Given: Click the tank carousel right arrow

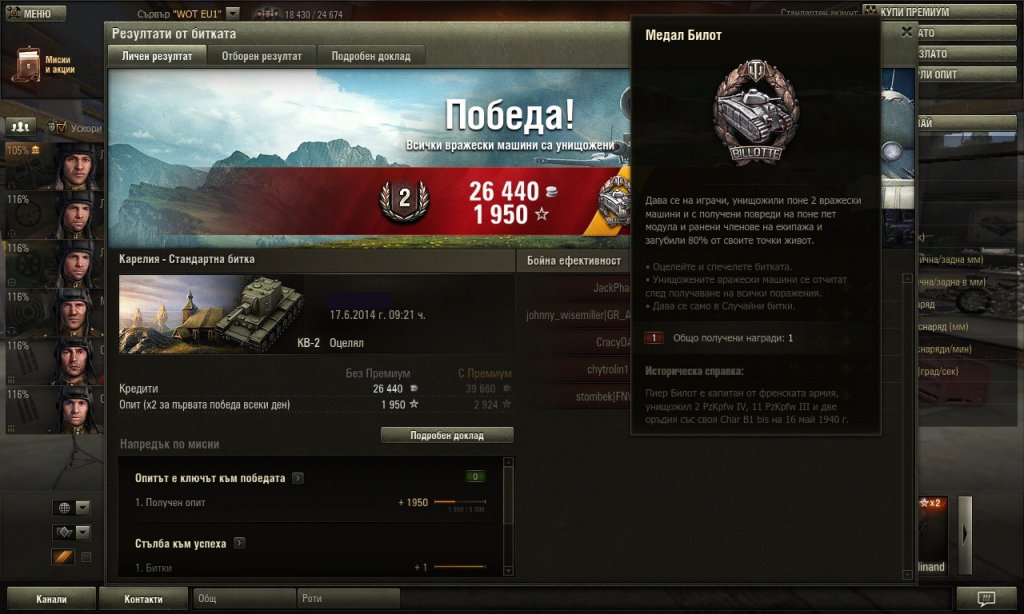Looking at the screenshot, I should click(965, 533).
